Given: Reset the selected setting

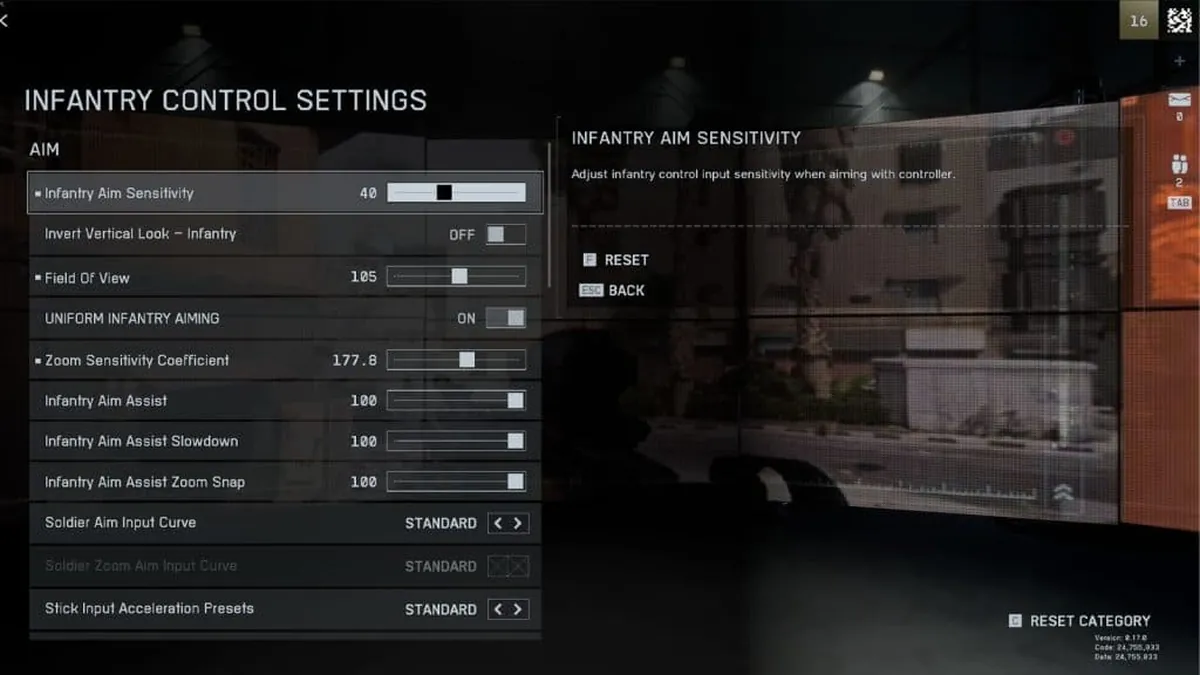Looking at the screenshot, I should coord(616,260).
